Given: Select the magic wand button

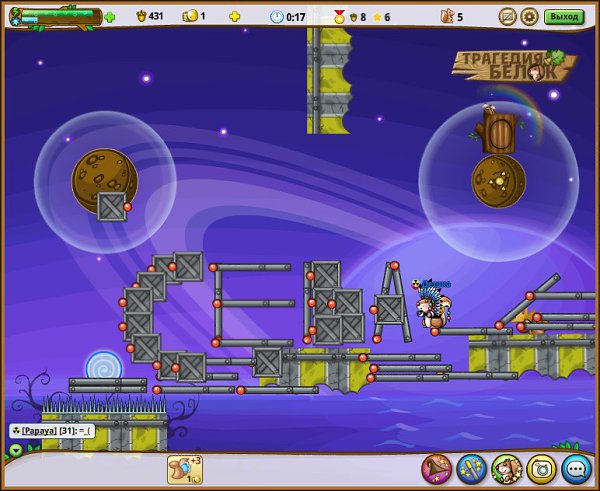Looking at the screenshot, I should pos(471,467).
